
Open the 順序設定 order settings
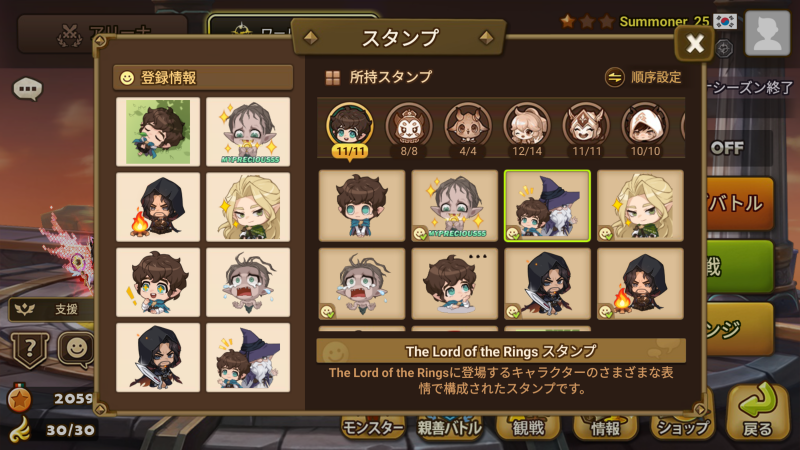[x=645, y=77]
